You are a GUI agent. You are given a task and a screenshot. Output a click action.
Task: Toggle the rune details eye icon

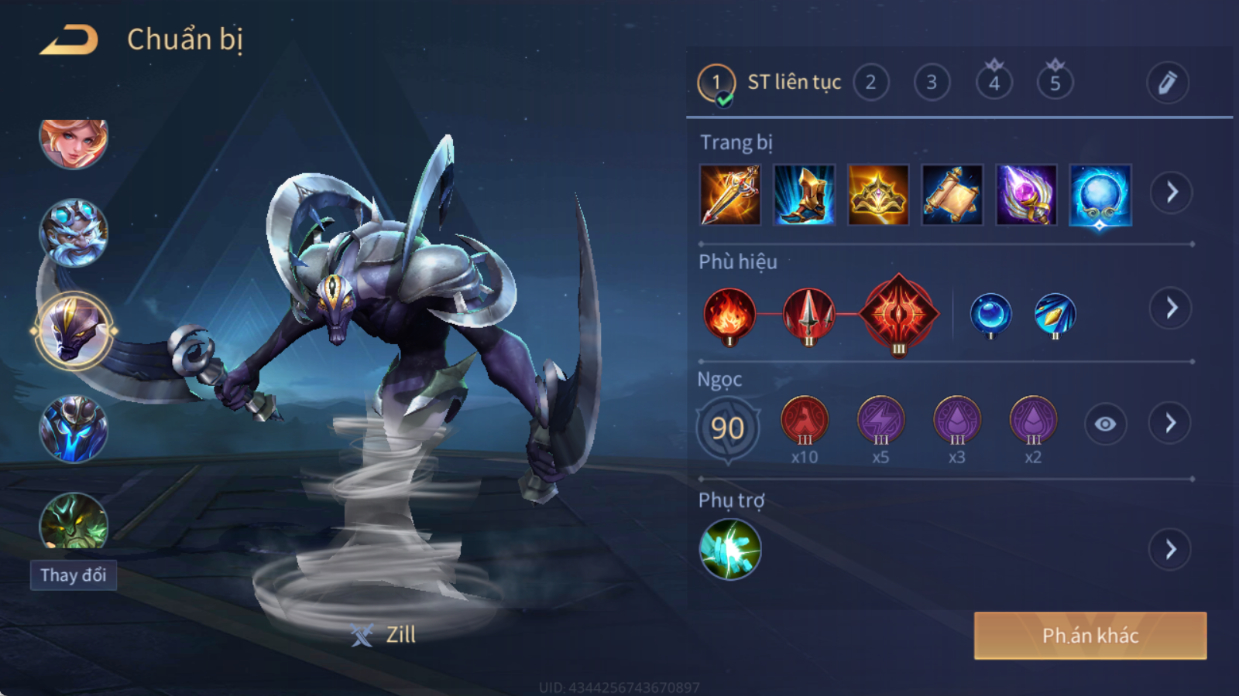point(1105,424)
